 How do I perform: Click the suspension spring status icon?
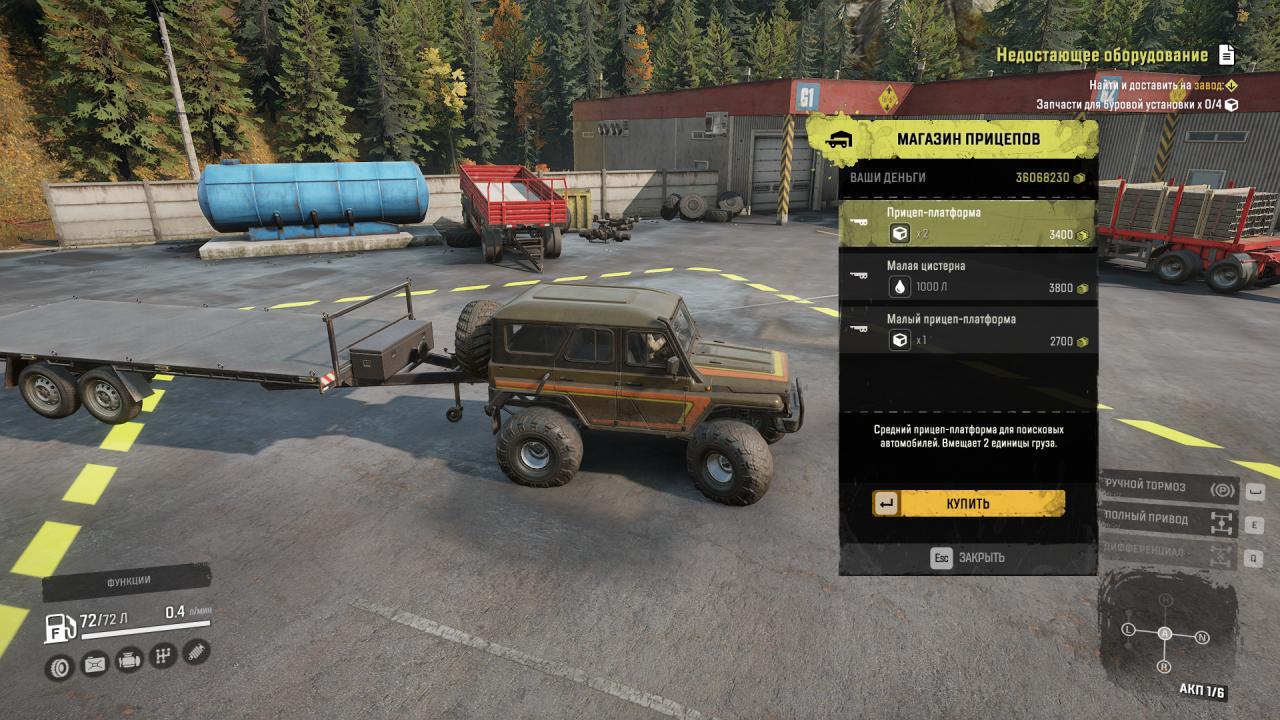(196, 651)
